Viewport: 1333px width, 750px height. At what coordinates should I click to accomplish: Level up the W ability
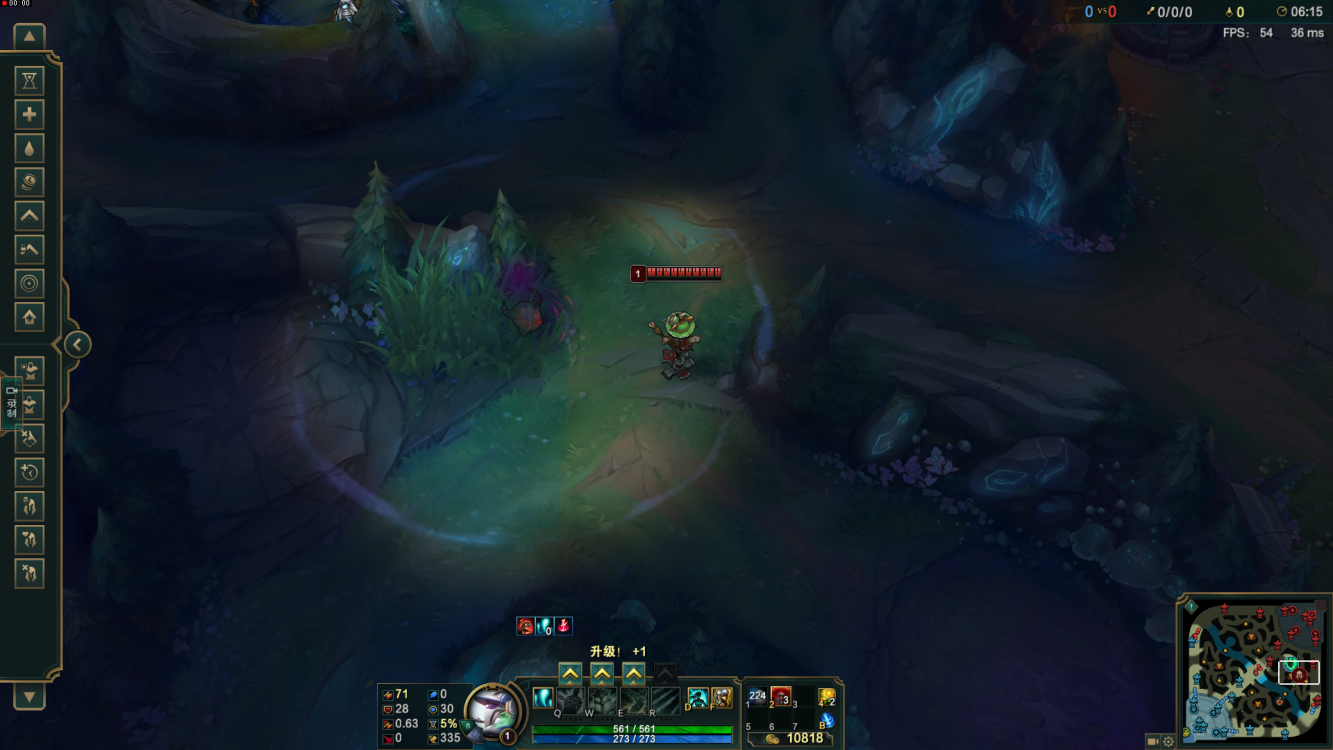pyautogui.click(x=602, y=674)
